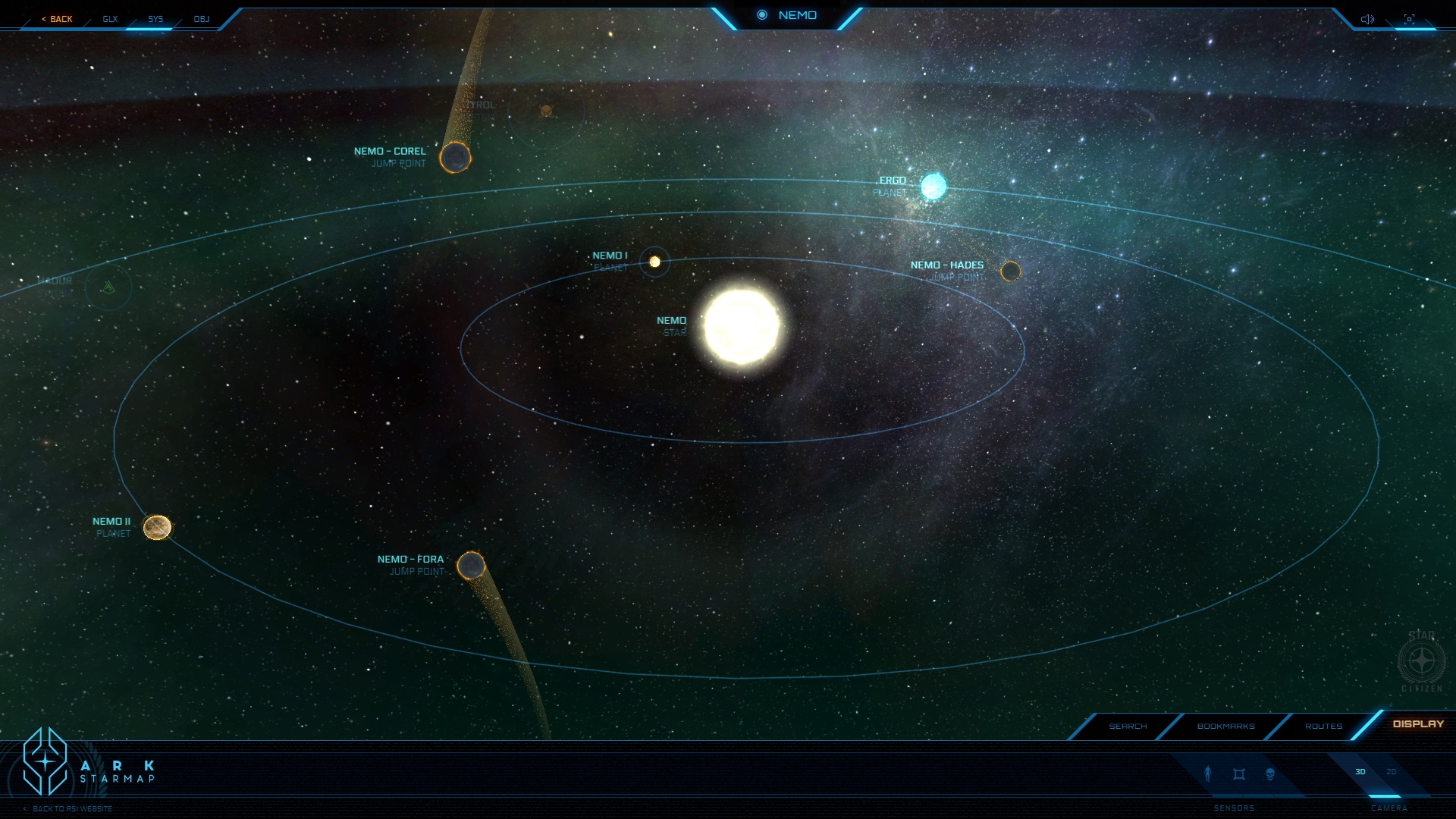Switch to the GLX galaxy view
Image resolution: width=1456 pixels, height=819 pixels.
tap(110, 19)
